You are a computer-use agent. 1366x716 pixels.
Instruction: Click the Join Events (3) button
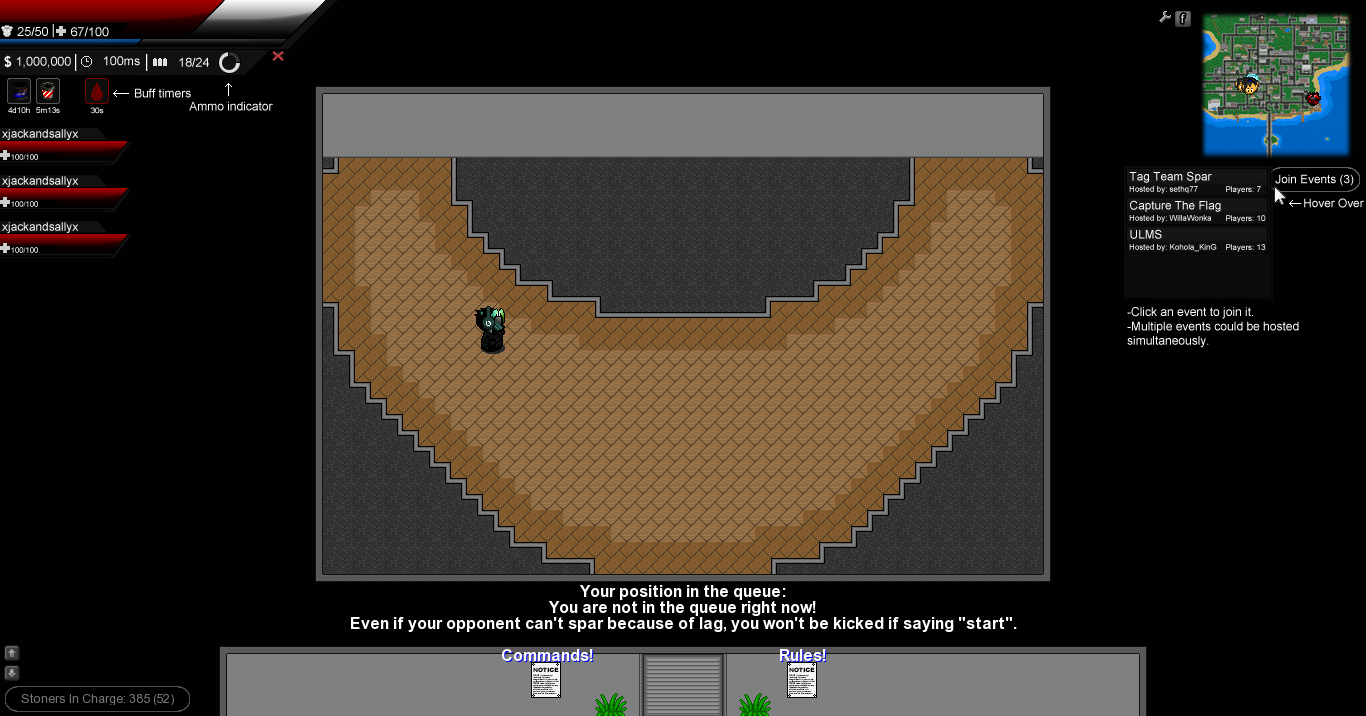[1314, 180]
